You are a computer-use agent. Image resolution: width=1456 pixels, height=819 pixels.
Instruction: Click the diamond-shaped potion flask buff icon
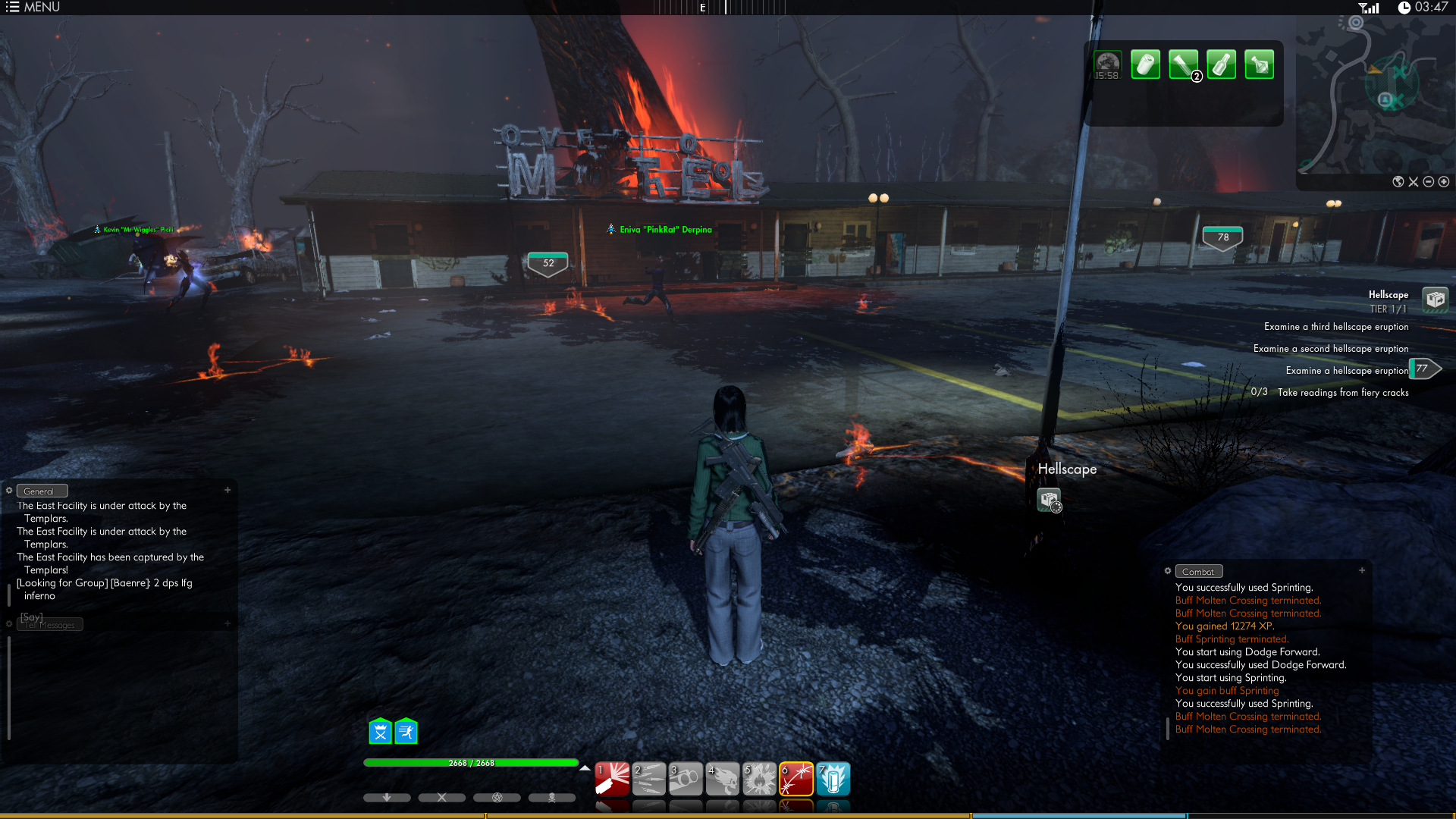1259,65
